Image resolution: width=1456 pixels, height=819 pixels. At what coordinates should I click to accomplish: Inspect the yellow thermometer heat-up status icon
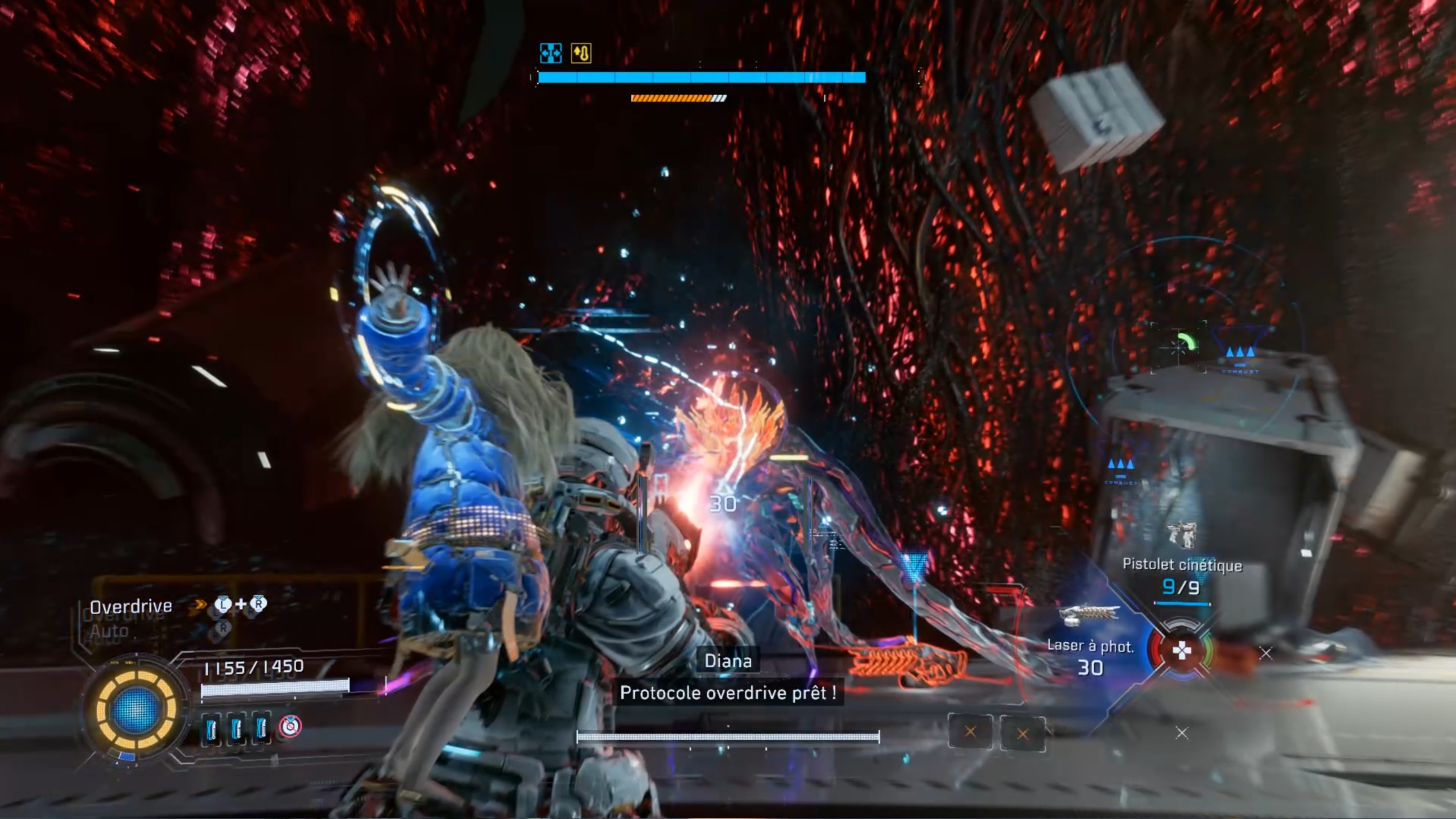click(581, 53)
